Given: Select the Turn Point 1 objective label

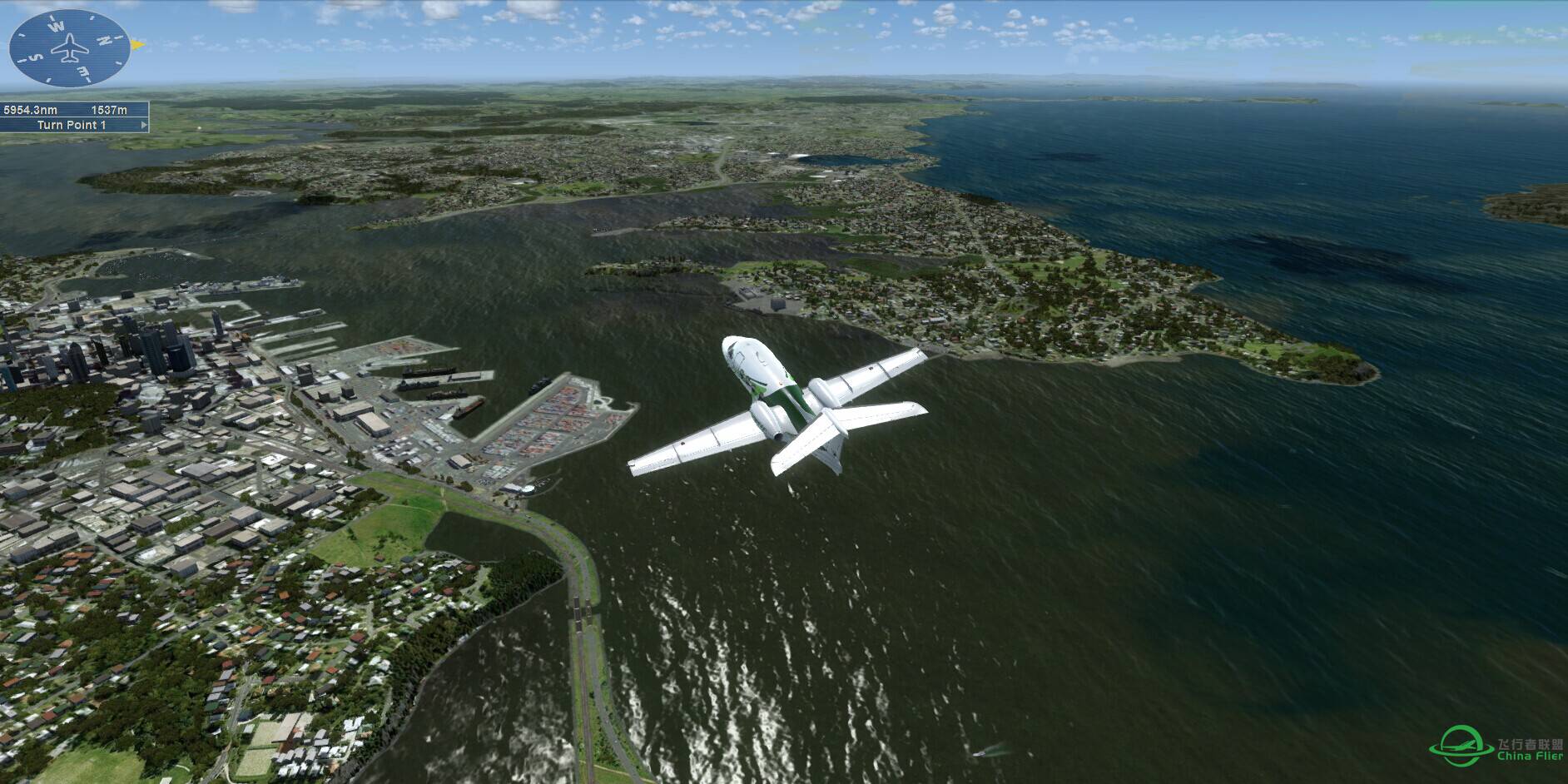Looking at the screenshot, I should pos(72,125).
